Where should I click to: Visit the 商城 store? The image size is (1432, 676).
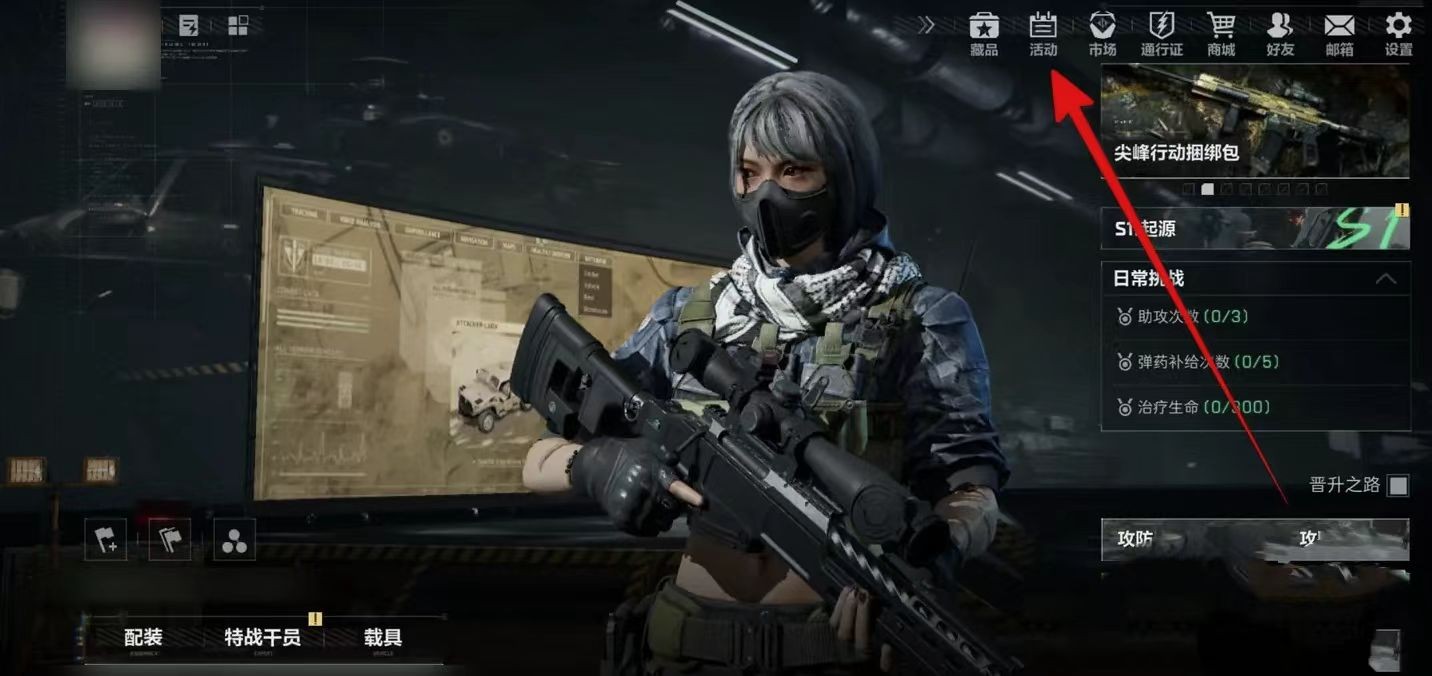(x=1220, y=33)
